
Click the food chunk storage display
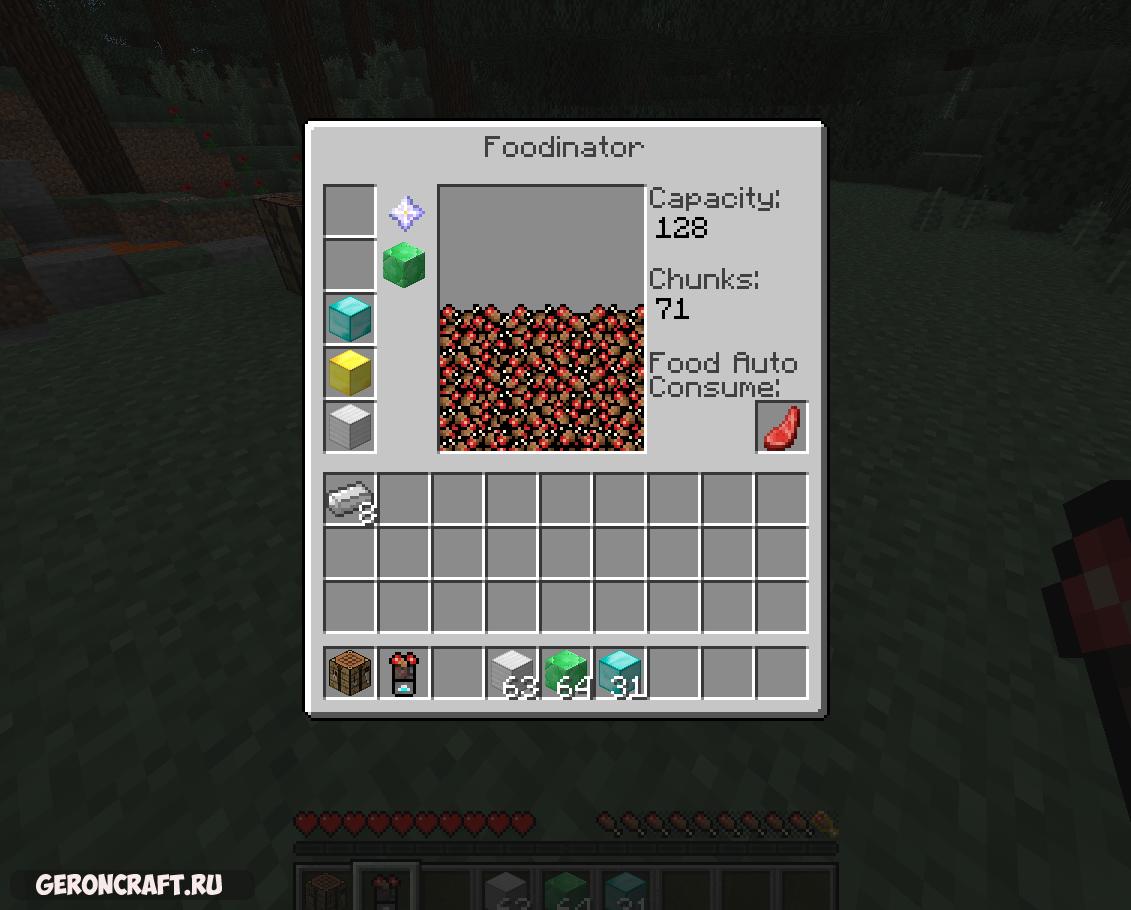tap(542, 319)
